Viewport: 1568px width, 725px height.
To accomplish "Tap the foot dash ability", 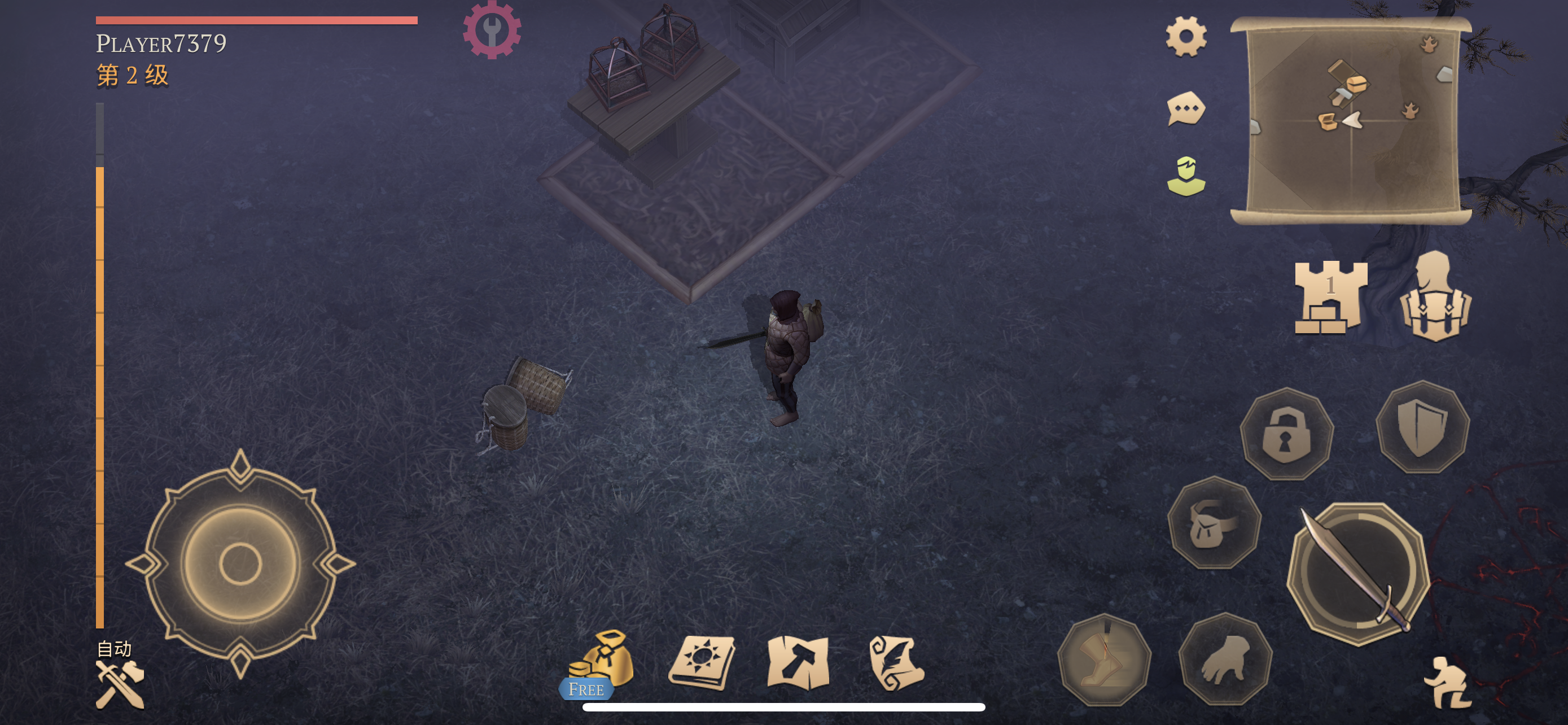I will 1104,660.
